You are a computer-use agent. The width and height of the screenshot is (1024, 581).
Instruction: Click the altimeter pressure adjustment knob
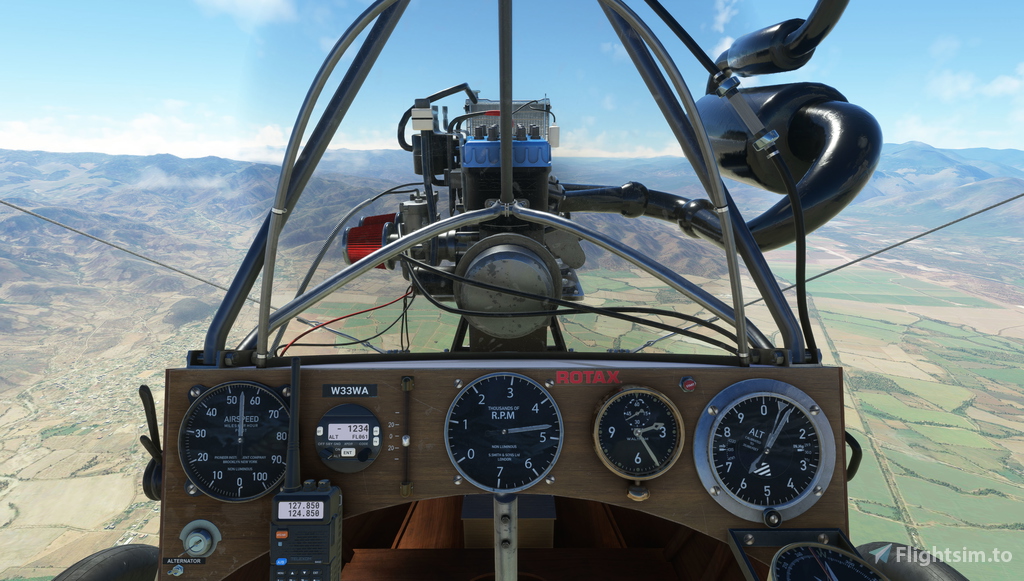coord(771,517)
